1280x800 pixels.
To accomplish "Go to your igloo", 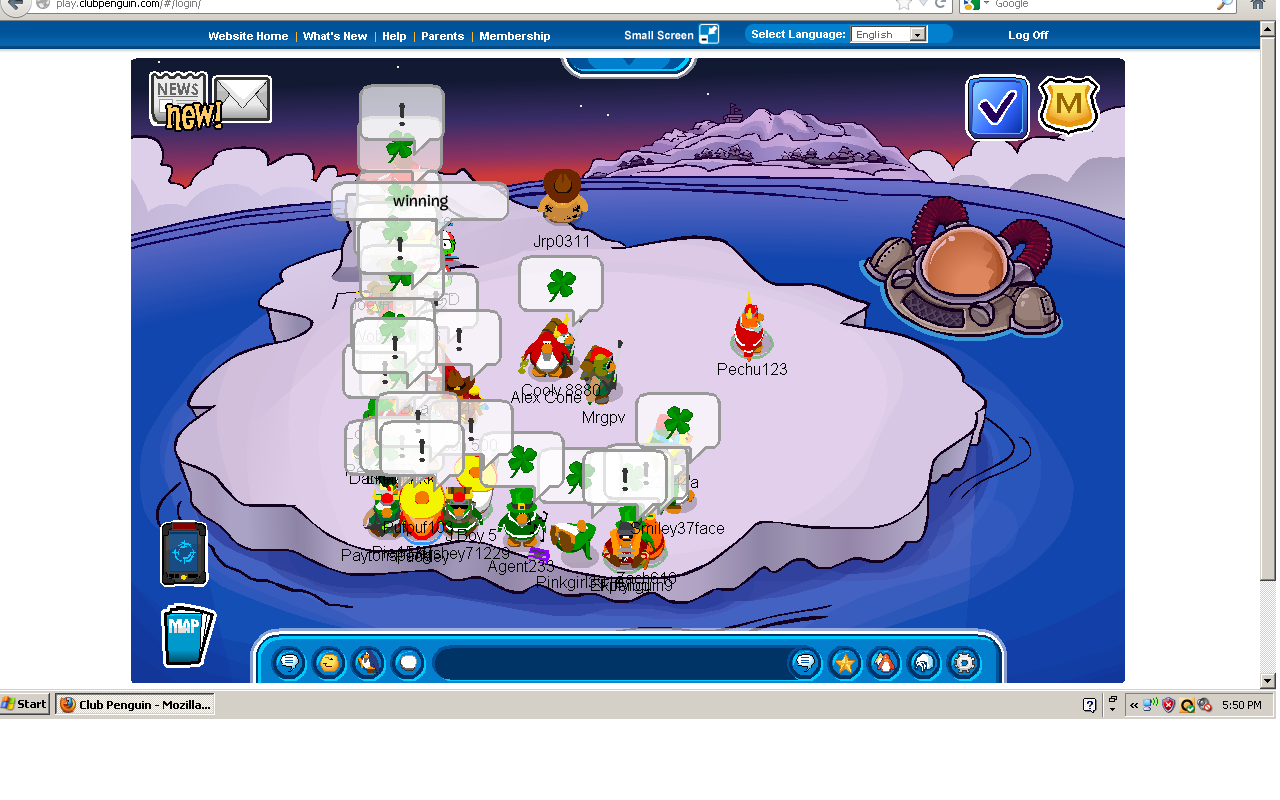I will pyautogui.click(x=925, y=662).
